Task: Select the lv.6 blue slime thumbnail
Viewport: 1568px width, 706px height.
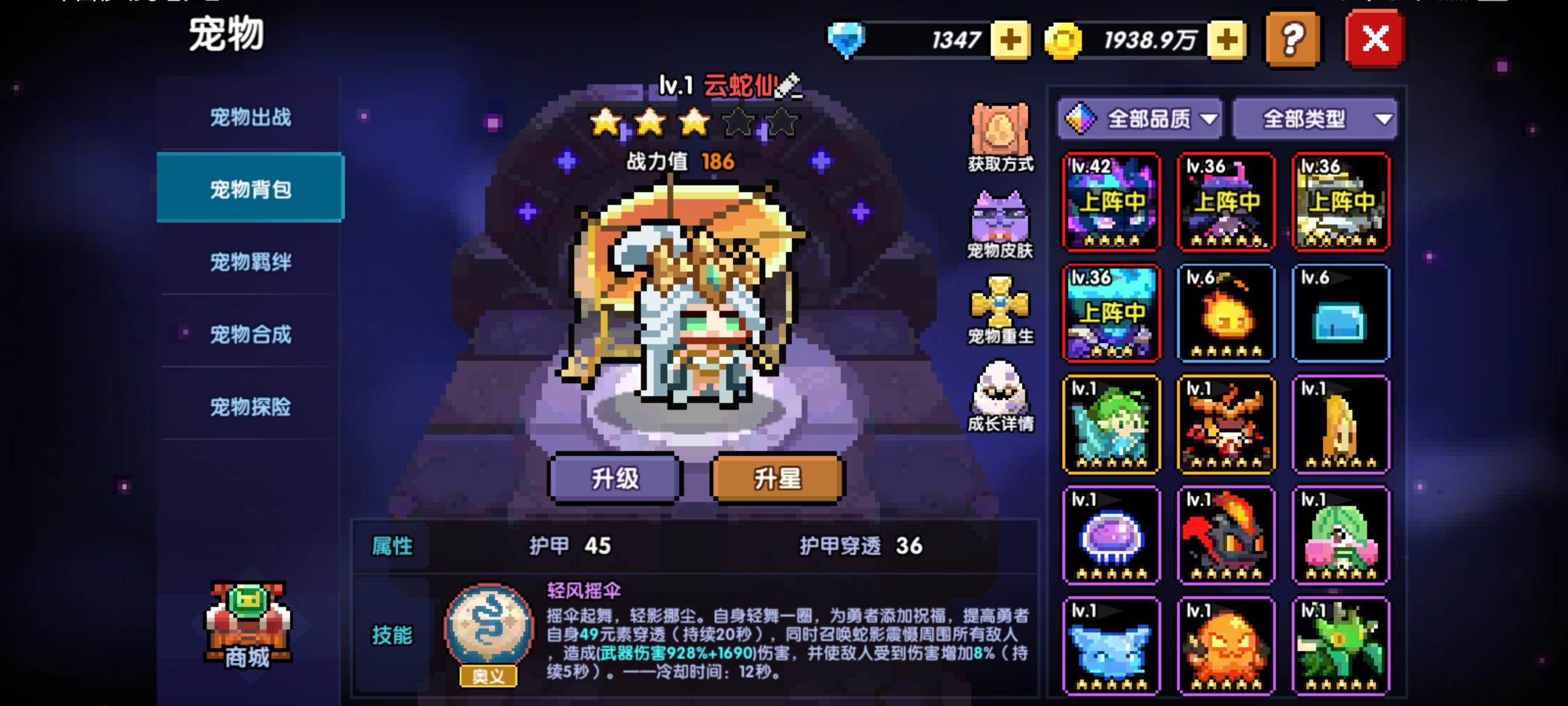Action: click(1341, 314)
